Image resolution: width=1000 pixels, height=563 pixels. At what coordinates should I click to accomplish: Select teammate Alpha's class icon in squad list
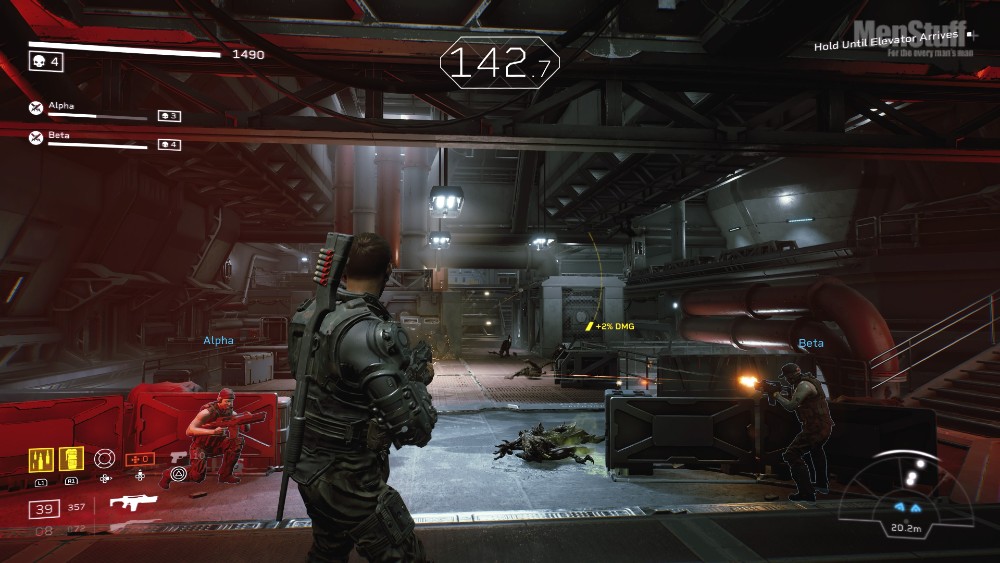coord(36,108)
